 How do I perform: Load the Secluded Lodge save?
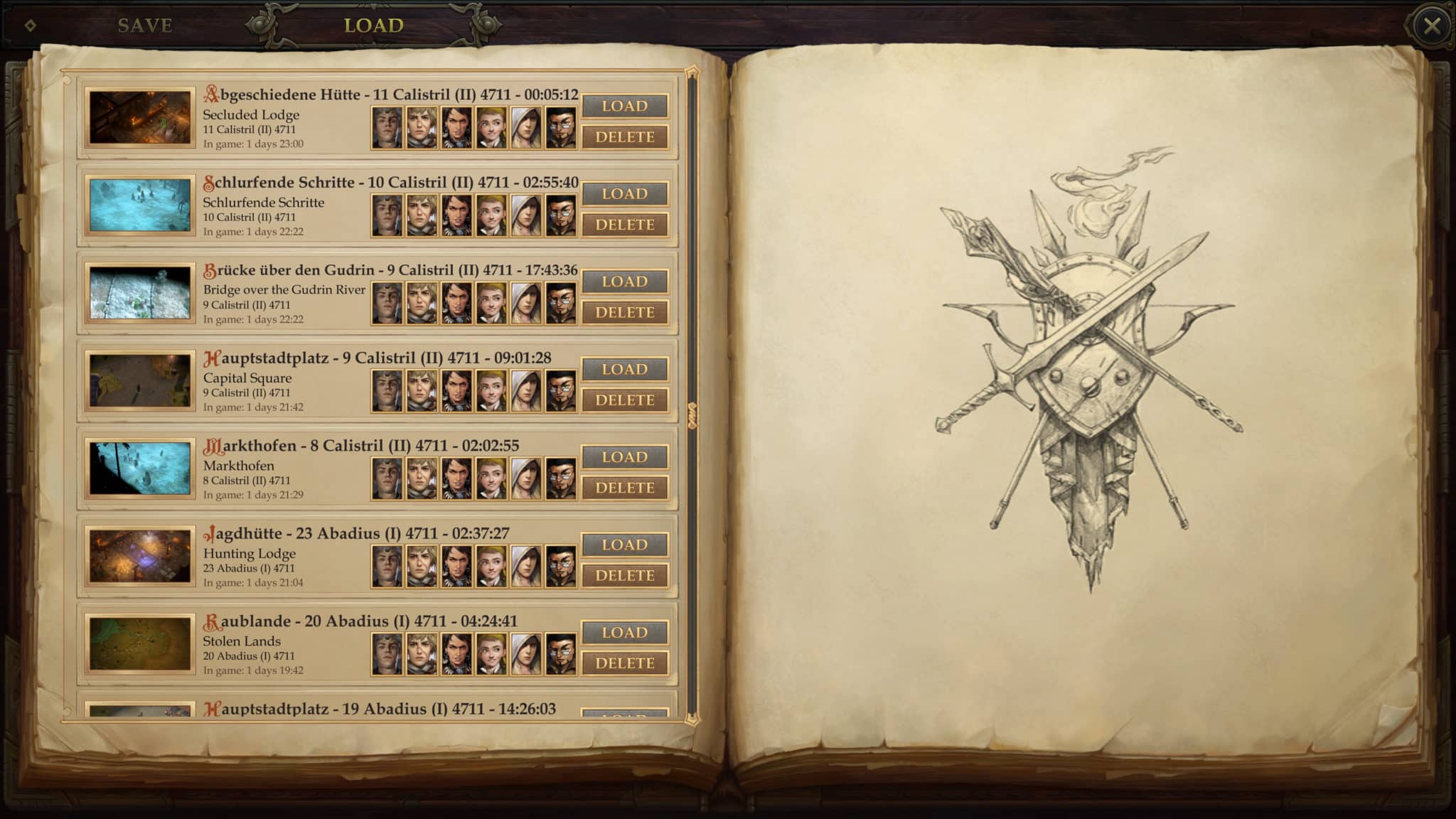coord(625,106)
